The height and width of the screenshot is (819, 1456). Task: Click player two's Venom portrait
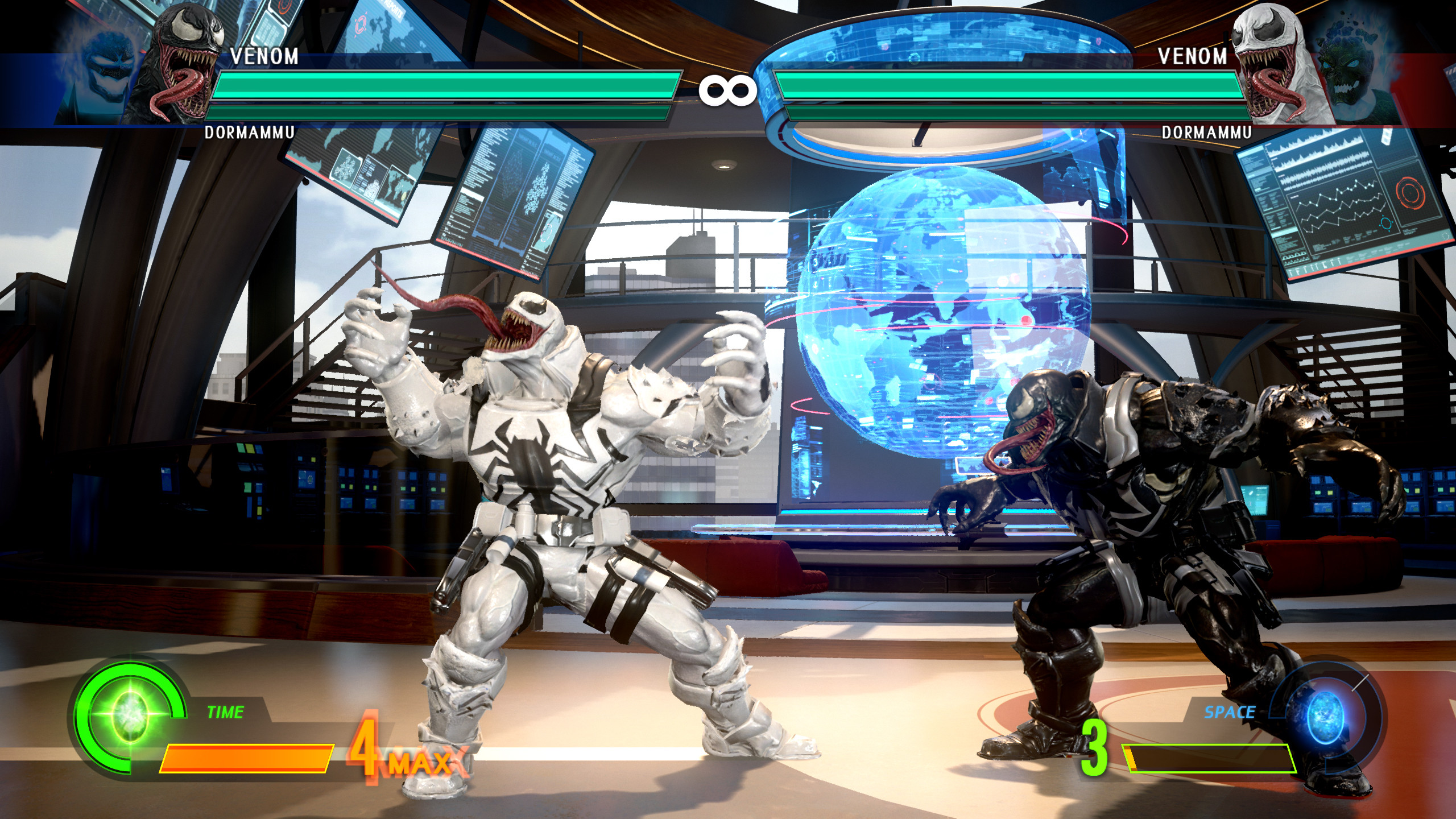tap(1274, 63)
